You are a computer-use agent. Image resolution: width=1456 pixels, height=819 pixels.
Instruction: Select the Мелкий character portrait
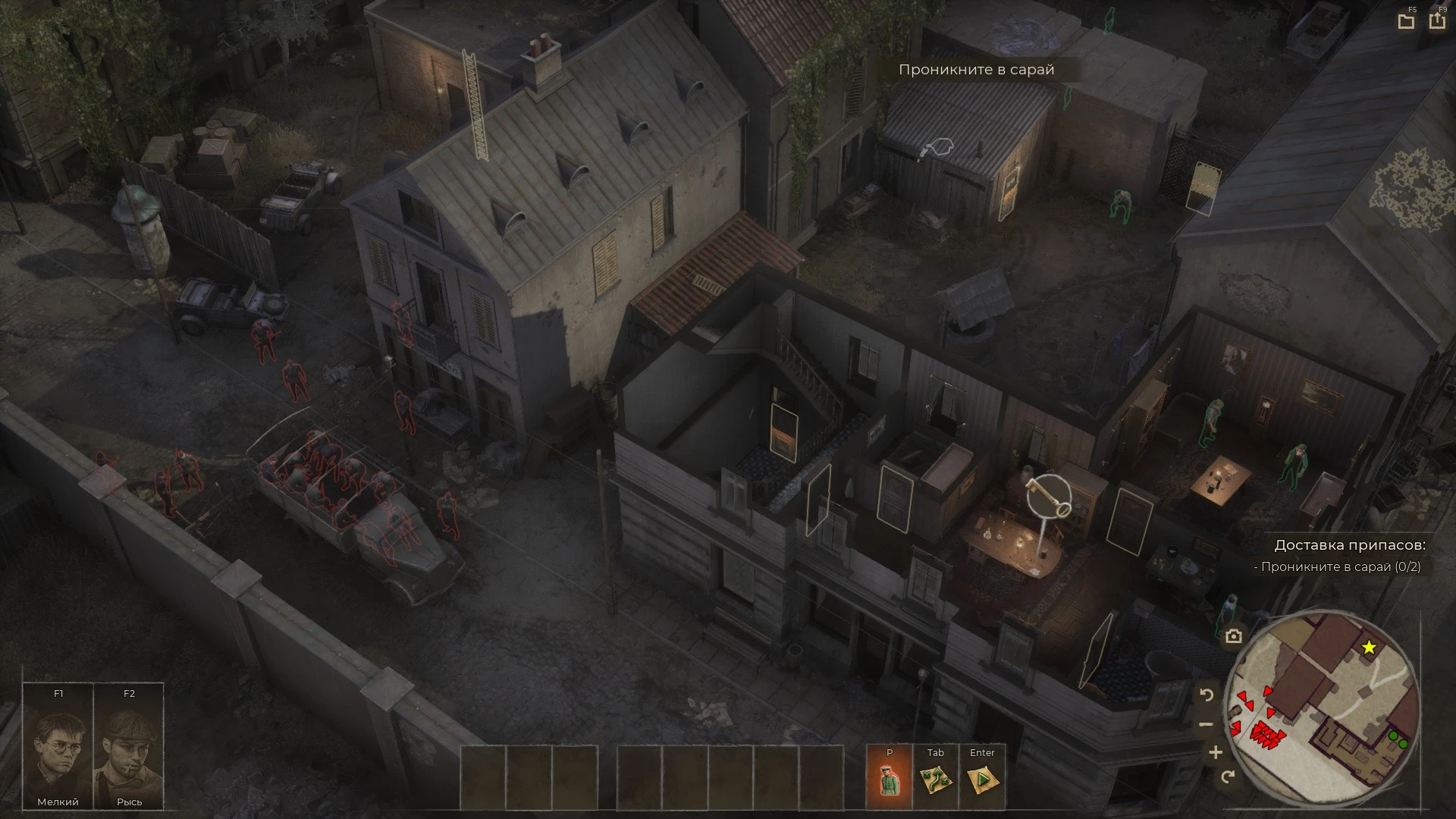[58, 747]
